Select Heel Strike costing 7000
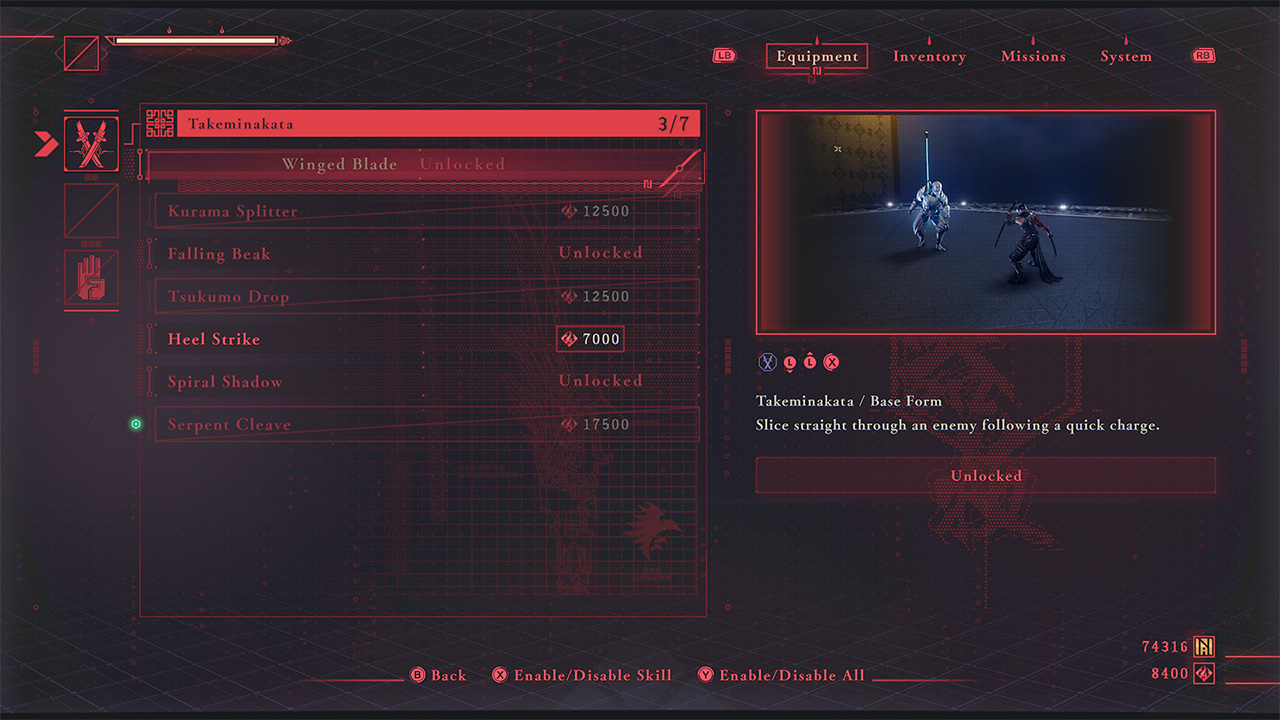1280x720 pixels. click(426, 340)
